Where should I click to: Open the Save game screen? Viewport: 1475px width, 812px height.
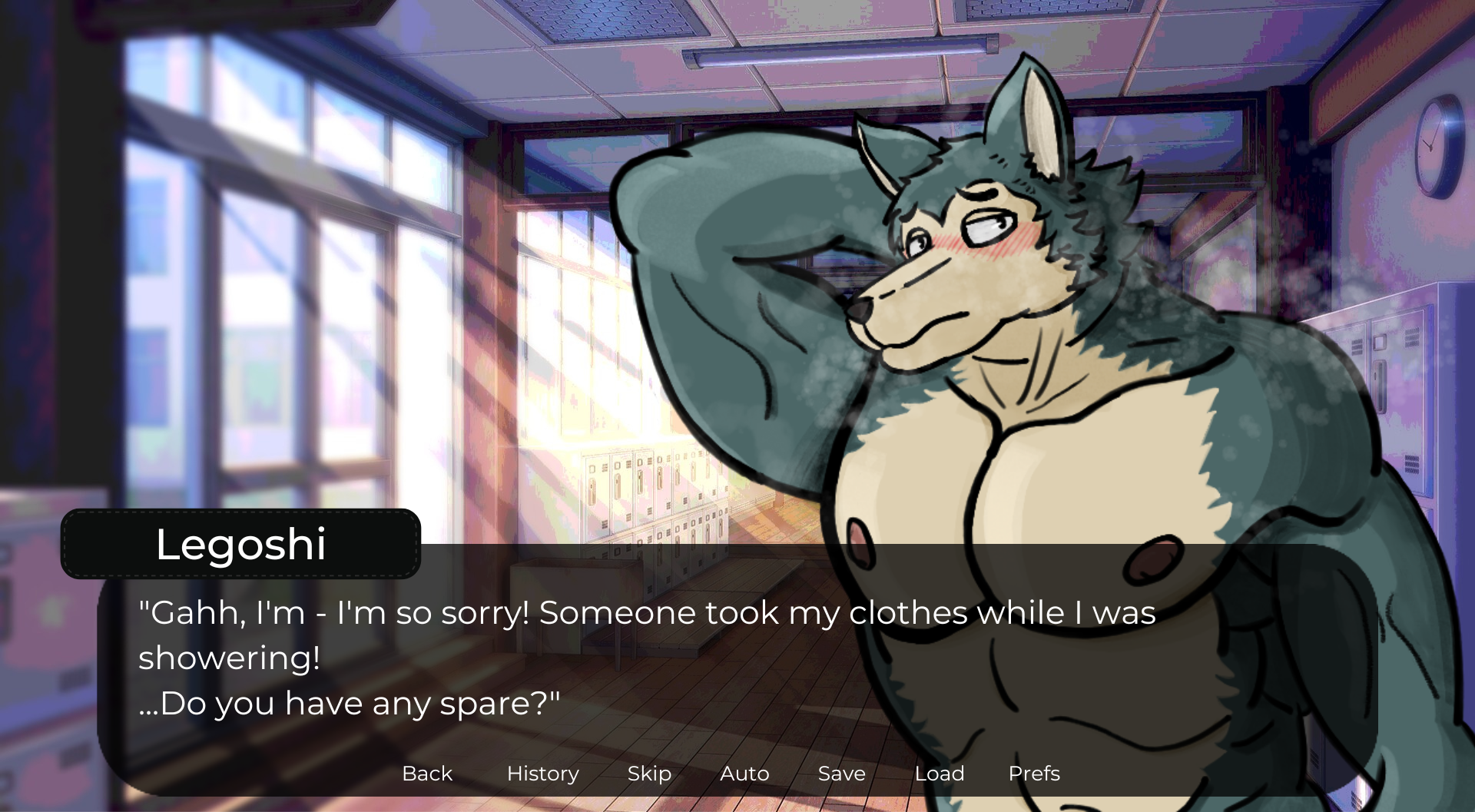841,774
